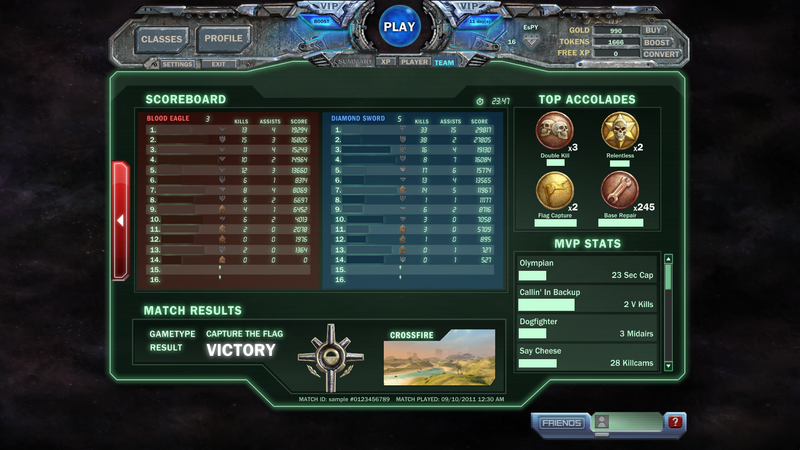Switch to the SUMMARY tab

click(356, 62)
